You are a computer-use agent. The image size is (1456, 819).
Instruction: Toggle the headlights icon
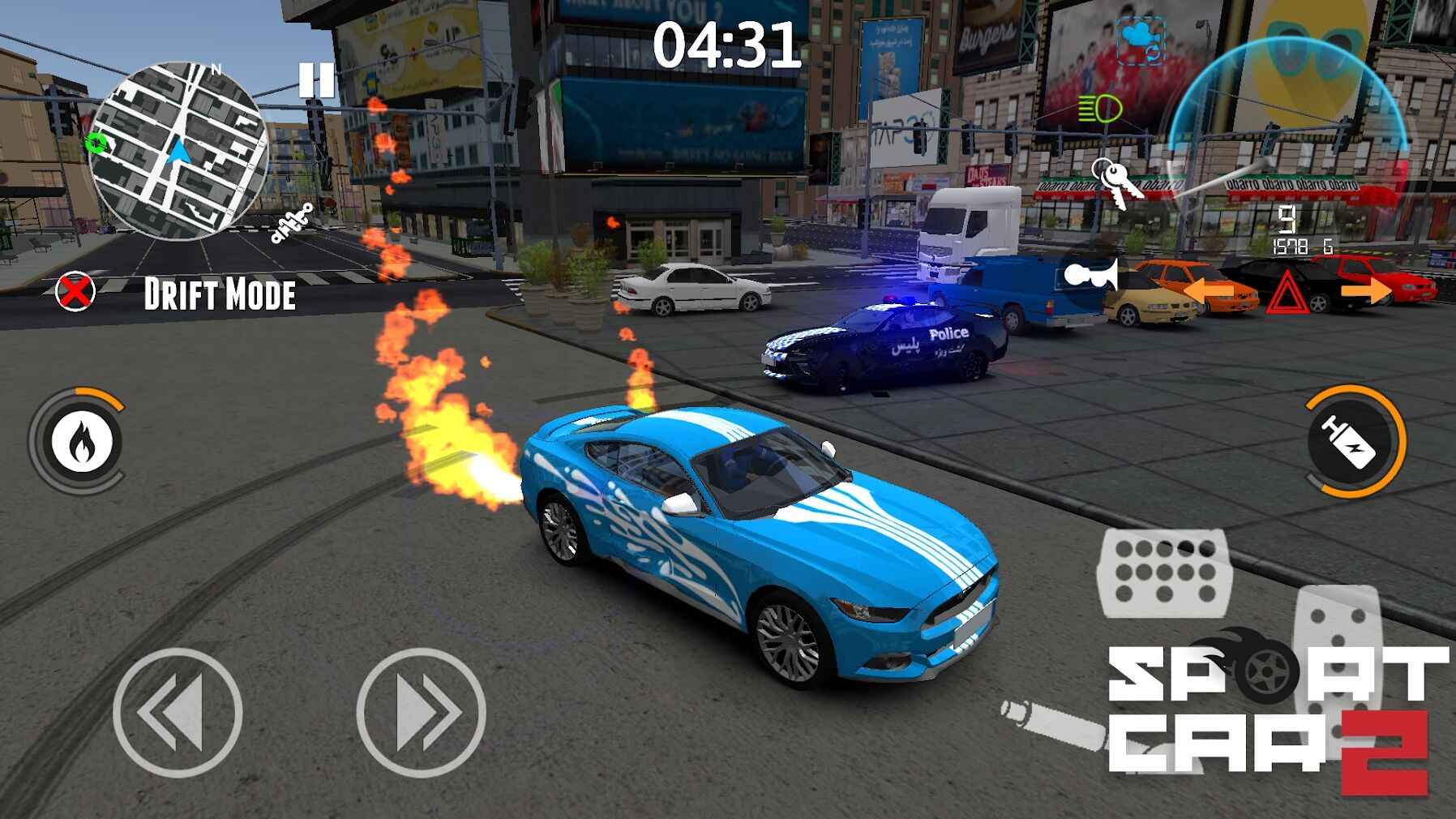pyautogui.click(x=1099, y=107)
